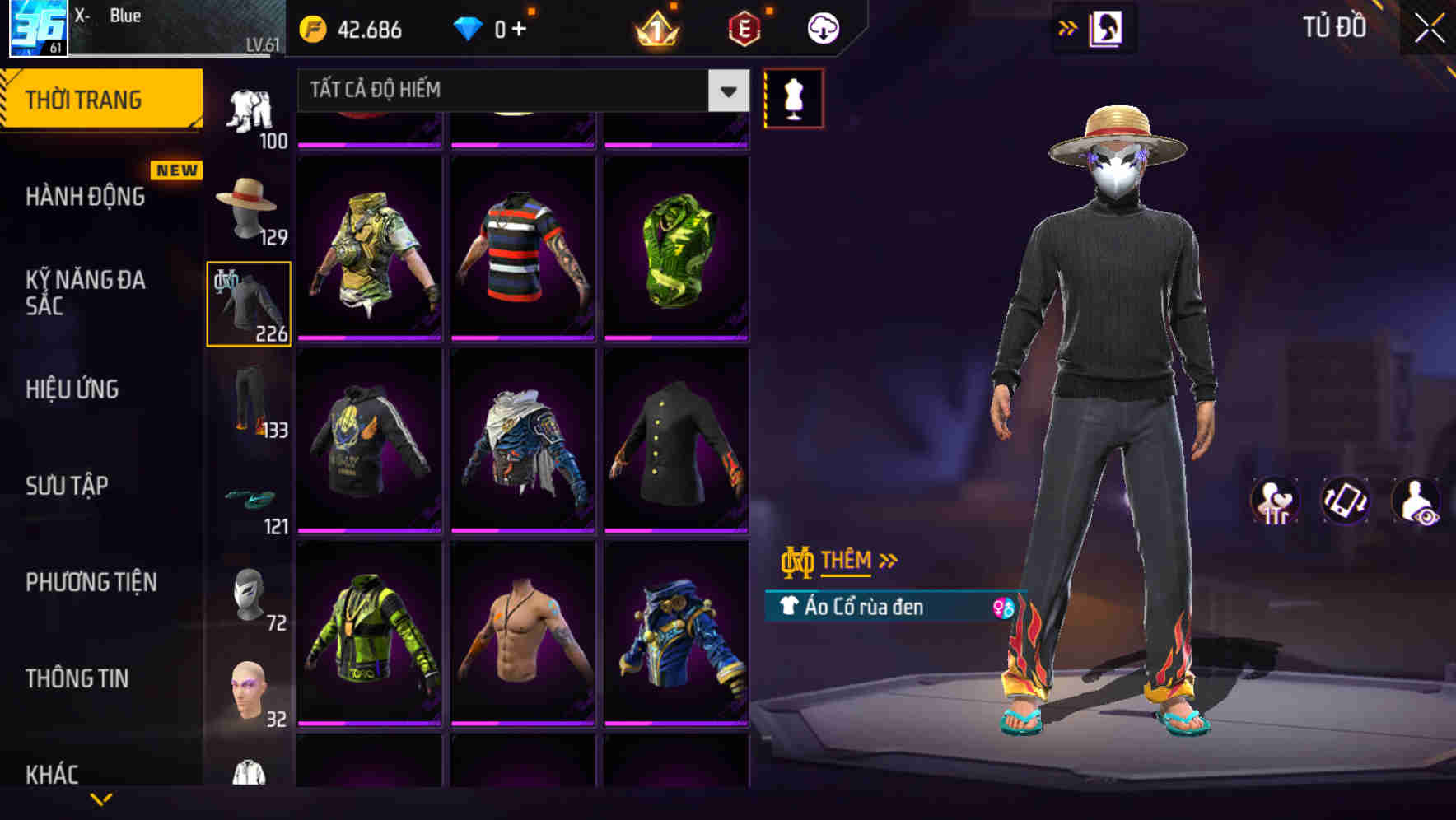Open the mannequin preset icon beside item grid

pyautogui.click(x=793, y=97)
